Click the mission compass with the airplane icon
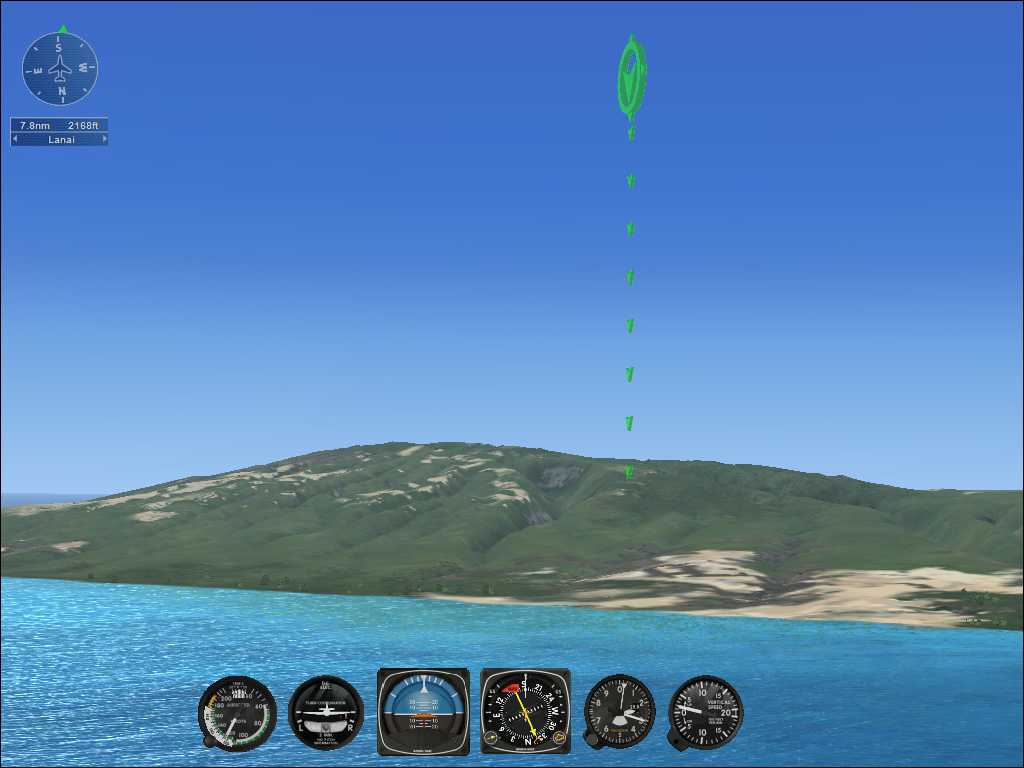 click(x=60, y=69)
